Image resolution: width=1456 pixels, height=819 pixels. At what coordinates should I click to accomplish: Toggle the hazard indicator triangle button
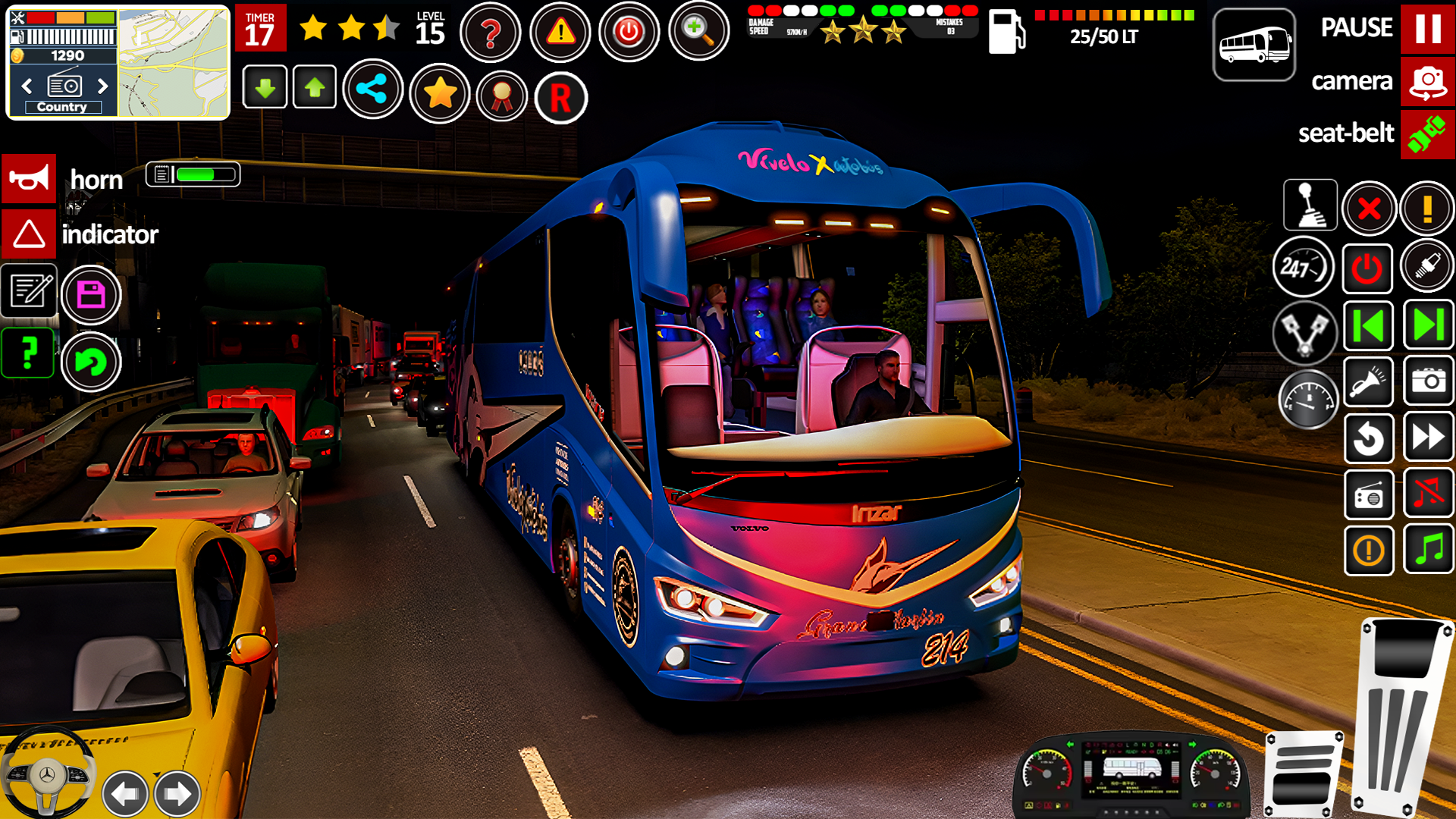[x=29, y=234]
